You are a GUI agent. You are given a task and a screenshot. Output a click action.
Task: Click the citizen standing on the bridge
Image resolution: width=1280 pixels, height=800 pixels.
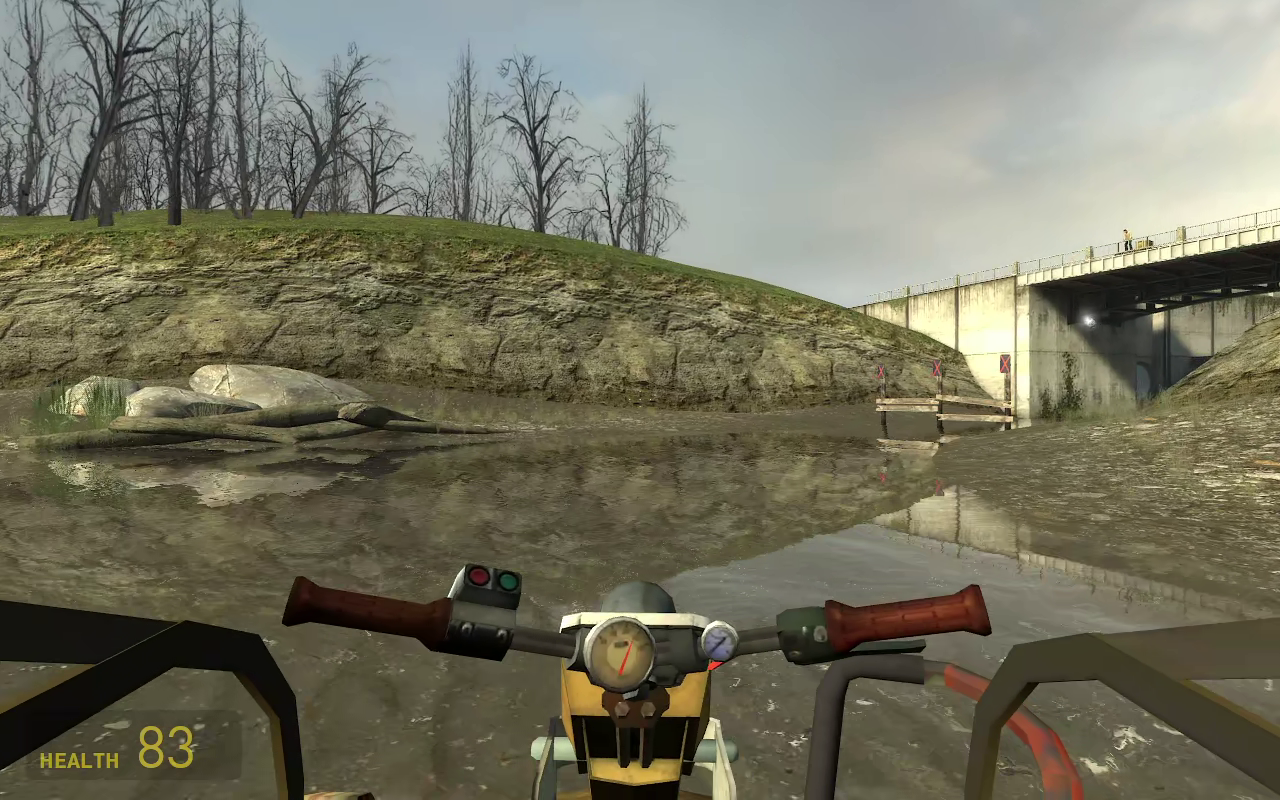[1127, 240]
